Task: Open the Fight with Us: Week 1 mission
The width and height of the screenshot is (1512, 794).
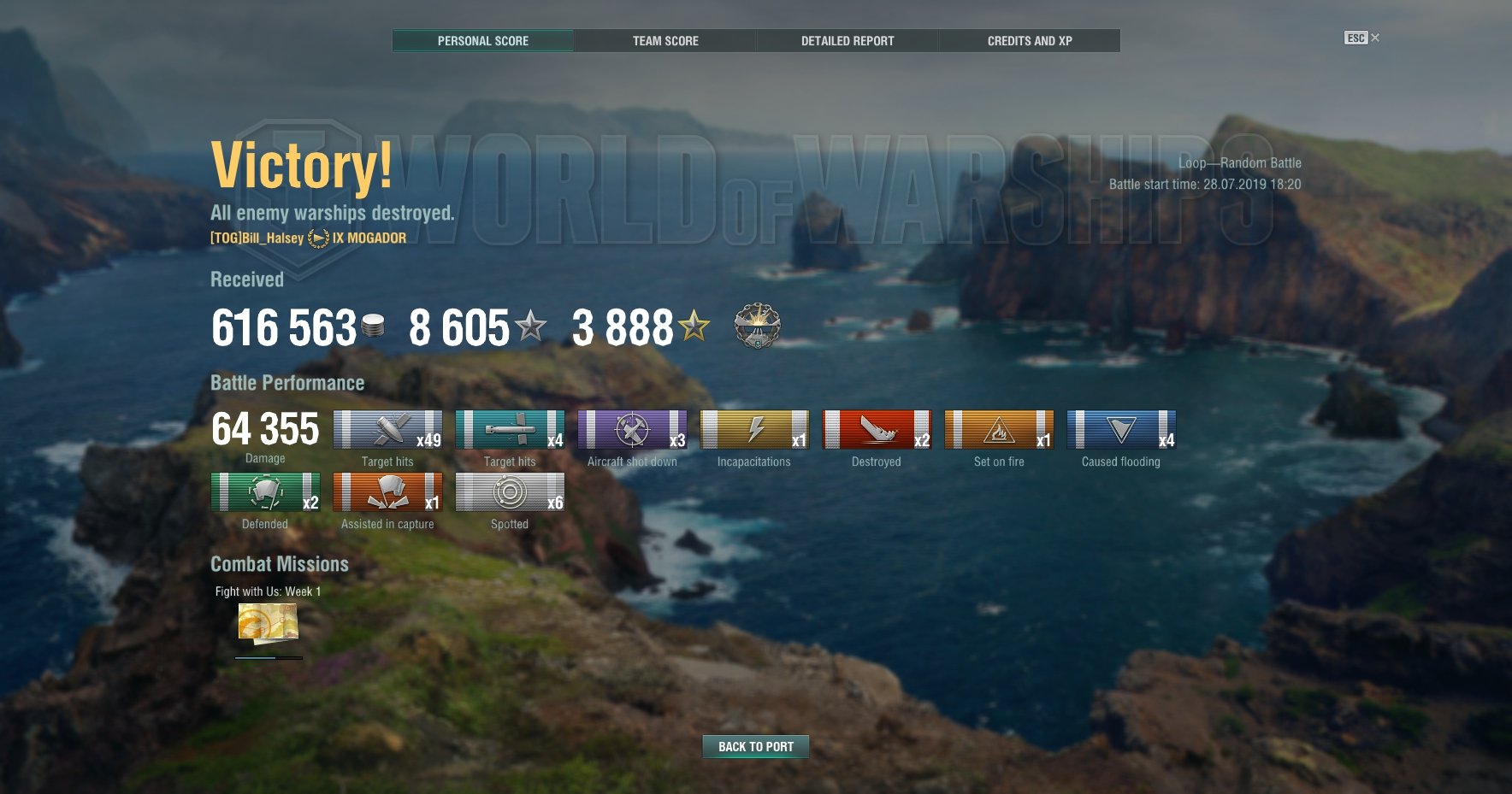Action: [269, 623]
